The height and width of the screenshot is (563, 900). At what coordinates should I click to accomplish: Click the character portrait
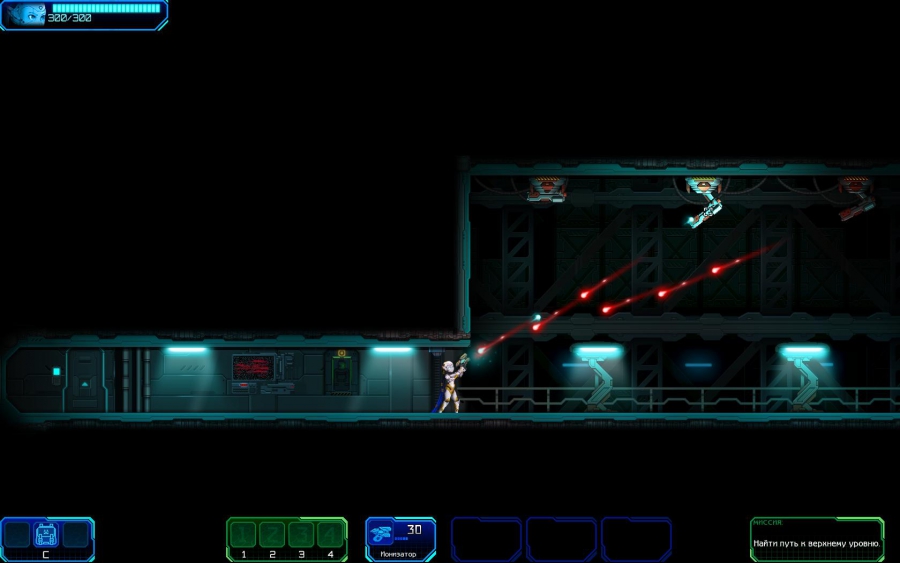pyautogui.click(x=24, y=13)
